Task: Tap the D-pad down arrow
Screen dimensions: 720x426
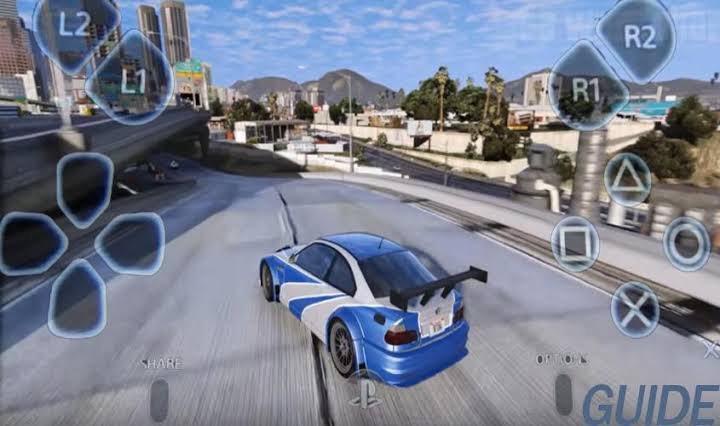Action: coord(77,298)
